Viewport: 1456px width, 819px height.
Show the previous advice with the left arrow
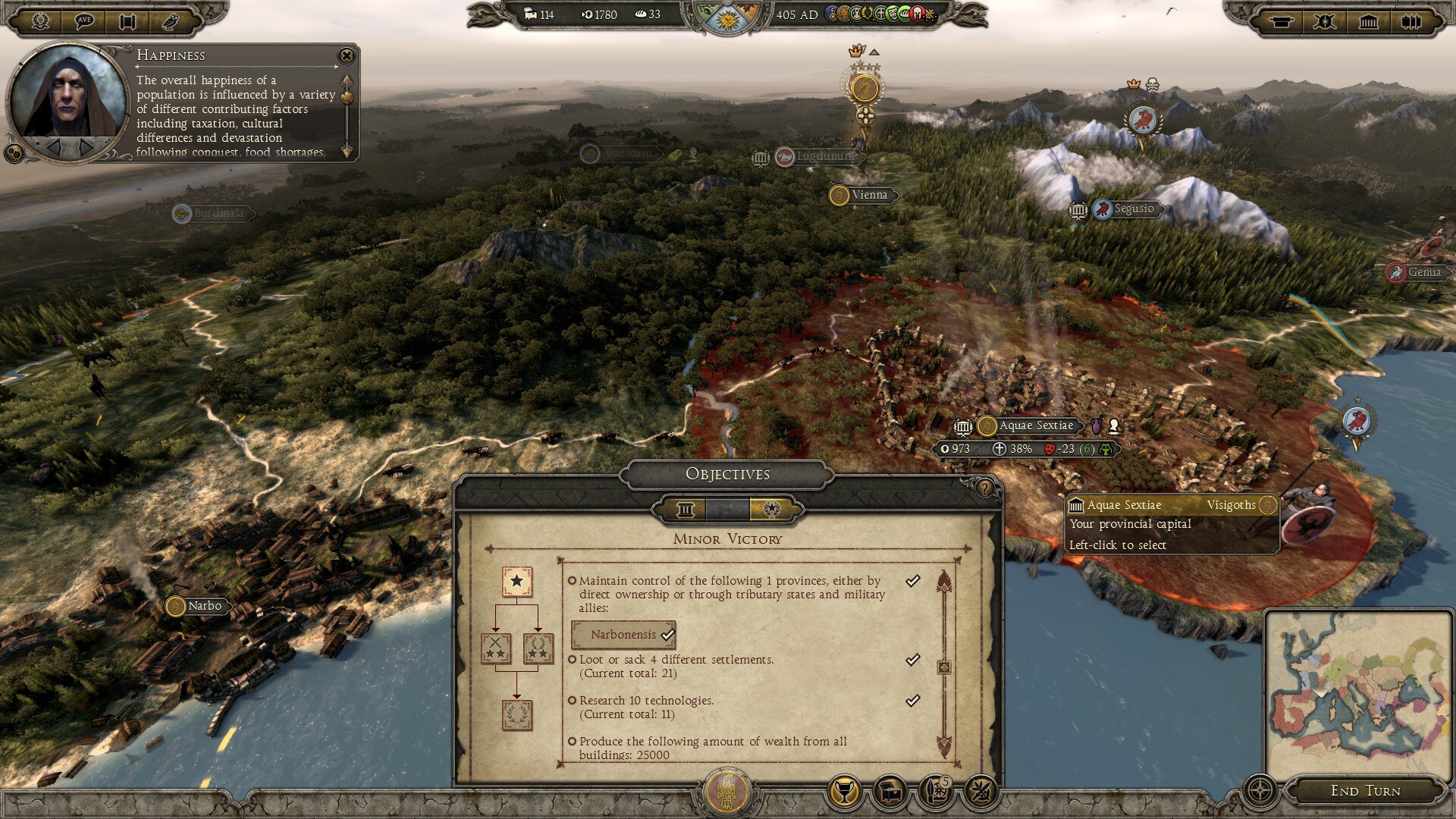54,147
